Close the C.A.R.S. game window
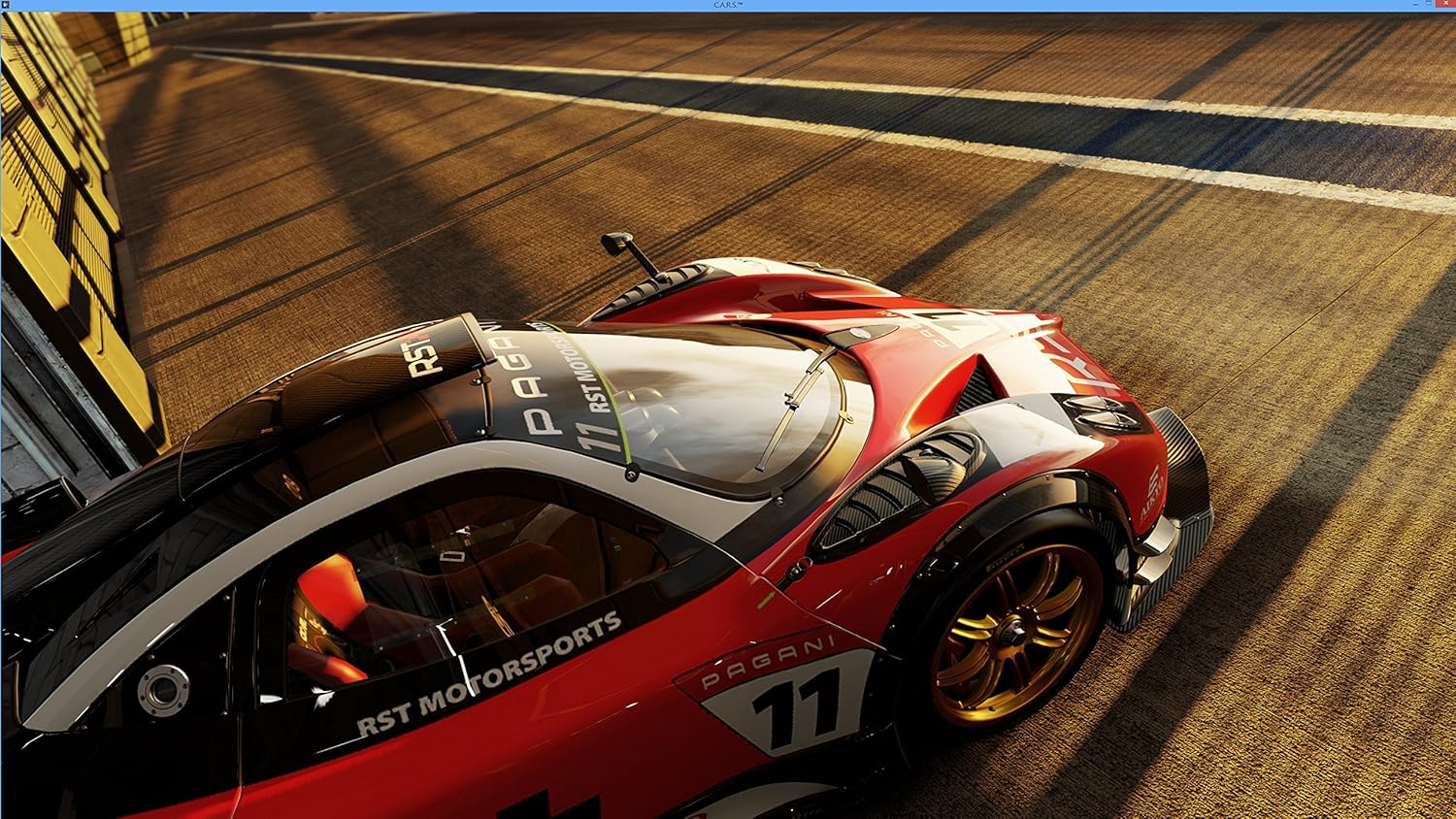Image resolution: width=1456 pixels, height=819 pixels. [x=1446, y=3]
